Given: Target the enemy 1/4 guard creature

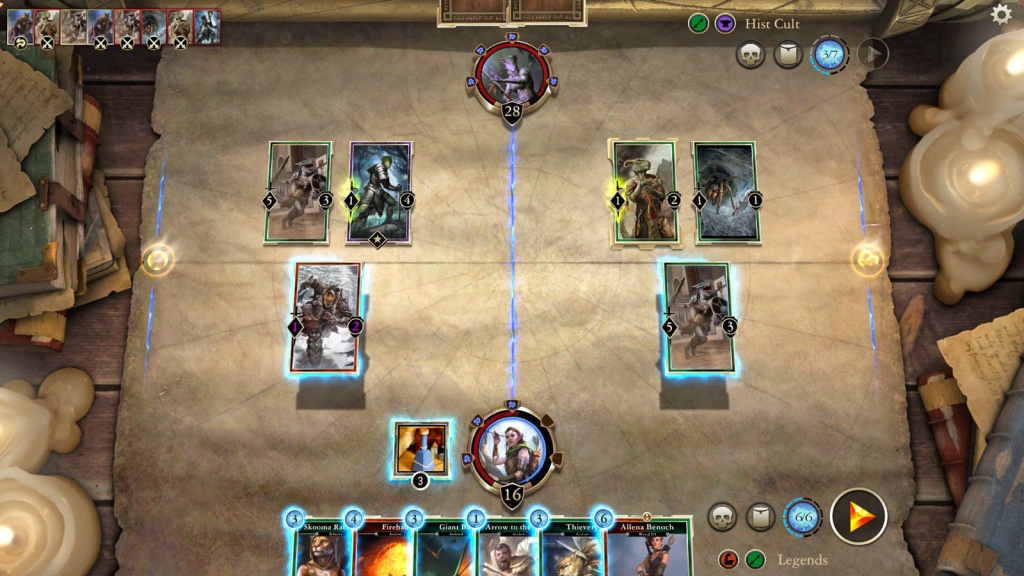Looking at the screenshot, I should coord(380,192).
